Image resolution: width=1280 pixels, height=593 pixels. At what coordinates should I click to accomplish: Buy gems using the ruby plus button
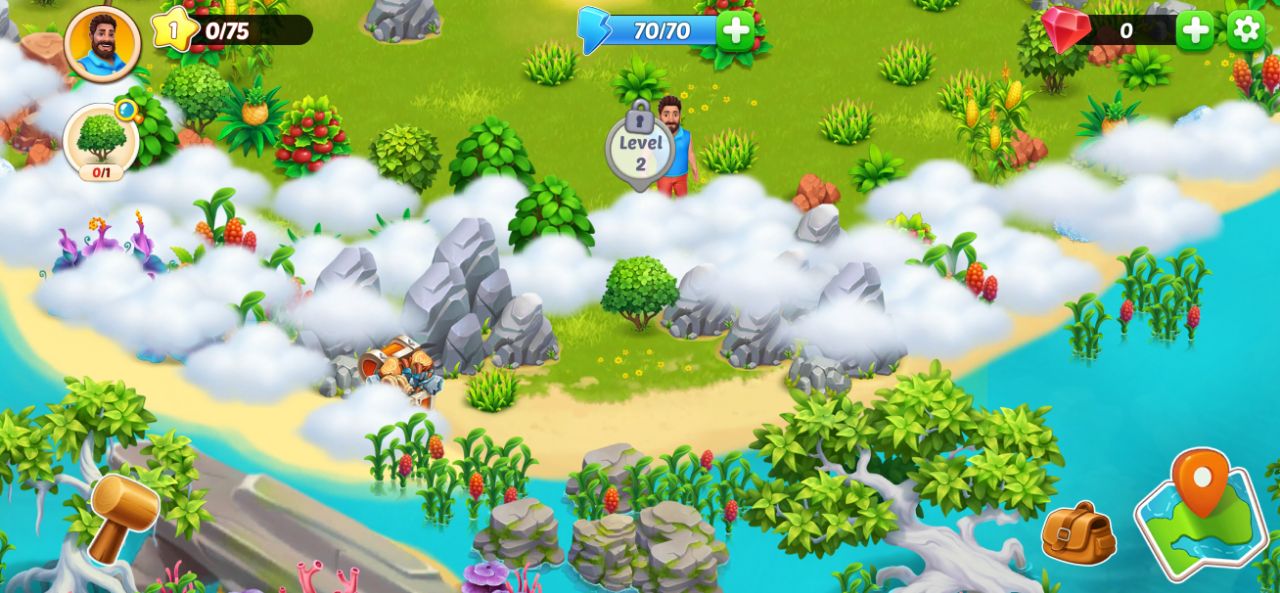tap(1194, 31)
